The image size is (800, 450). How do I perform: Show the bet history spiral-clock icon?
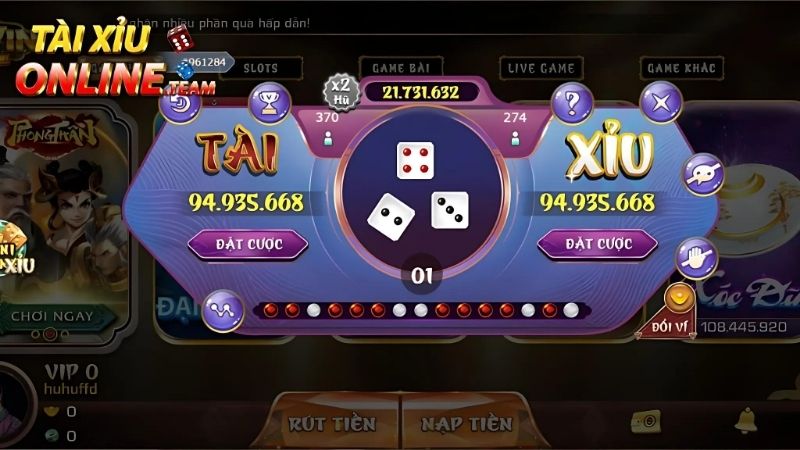181,102
